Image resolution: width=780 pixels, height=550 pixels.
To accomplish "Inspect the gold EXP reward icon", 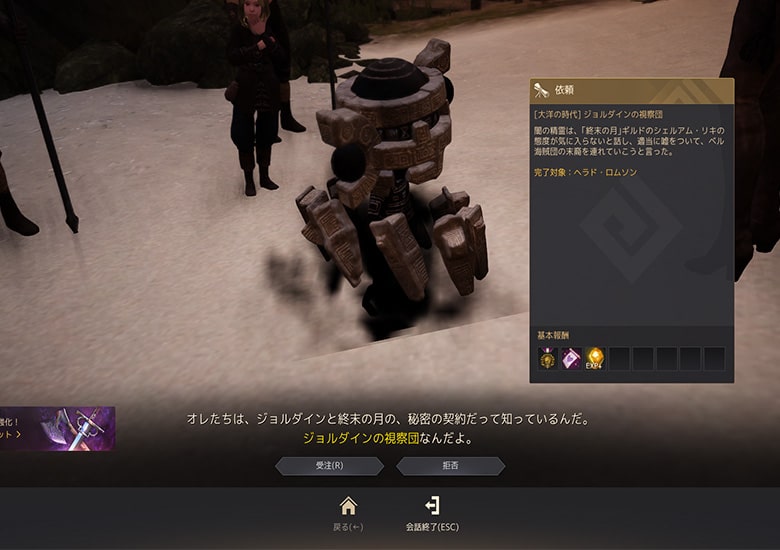I will coord(595,358).
